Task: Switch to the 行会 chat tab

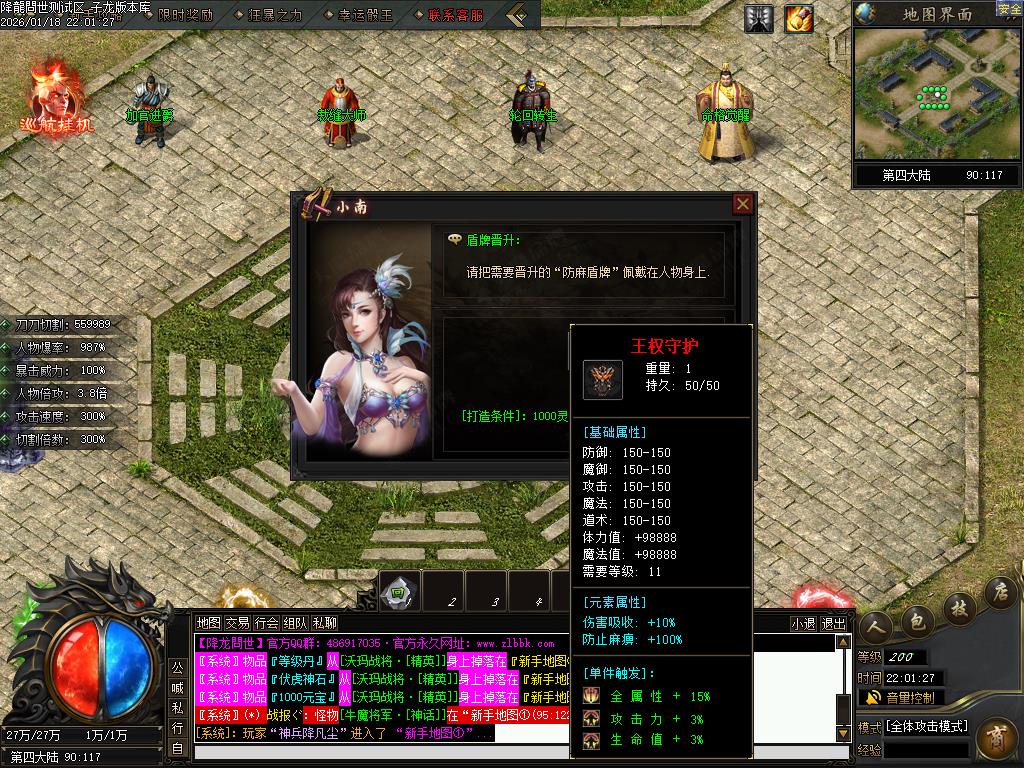Action: pyautogui.click(x=266, y=623)
